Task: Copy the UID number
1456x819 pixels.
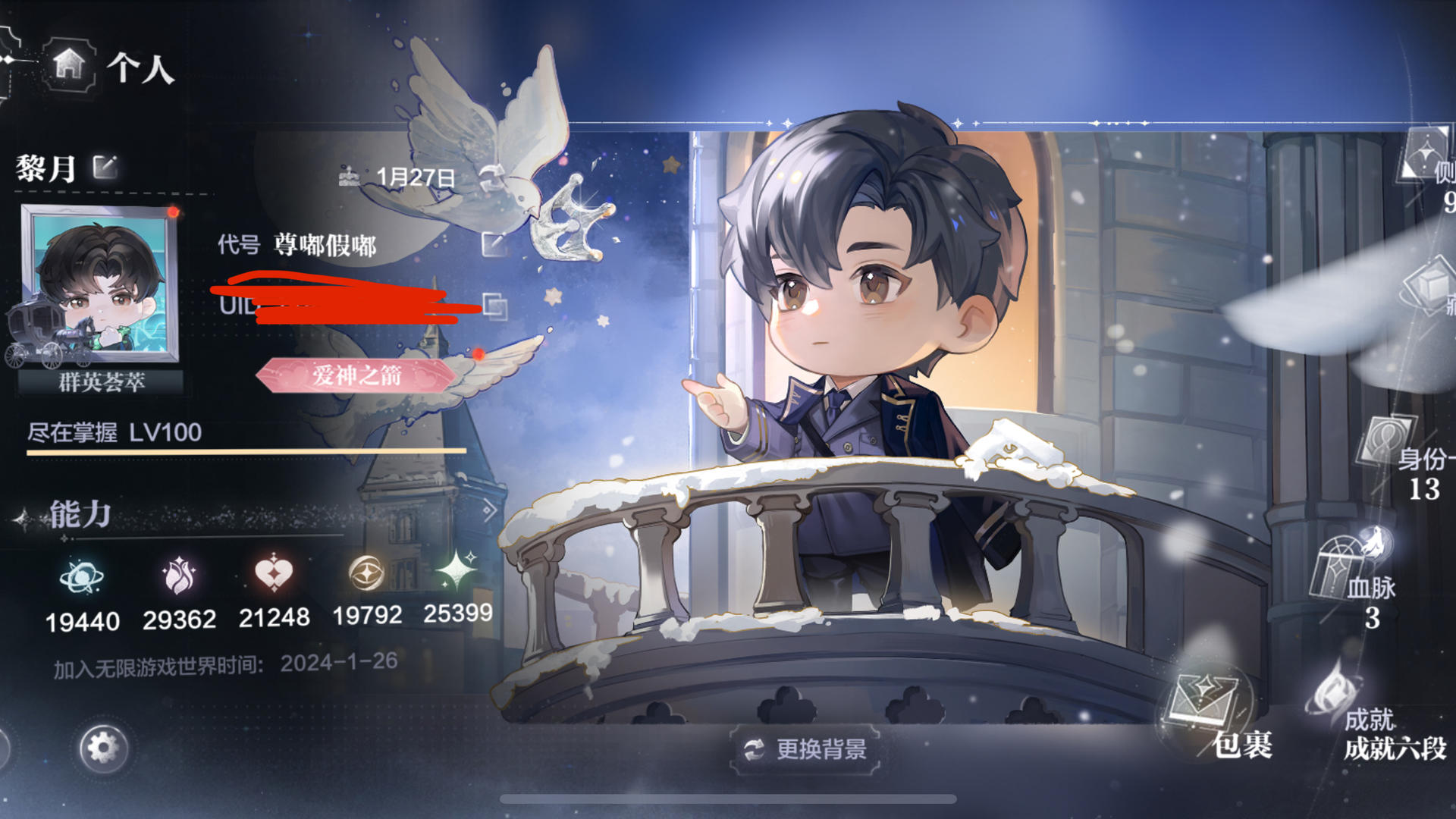Action: (495, 306)
